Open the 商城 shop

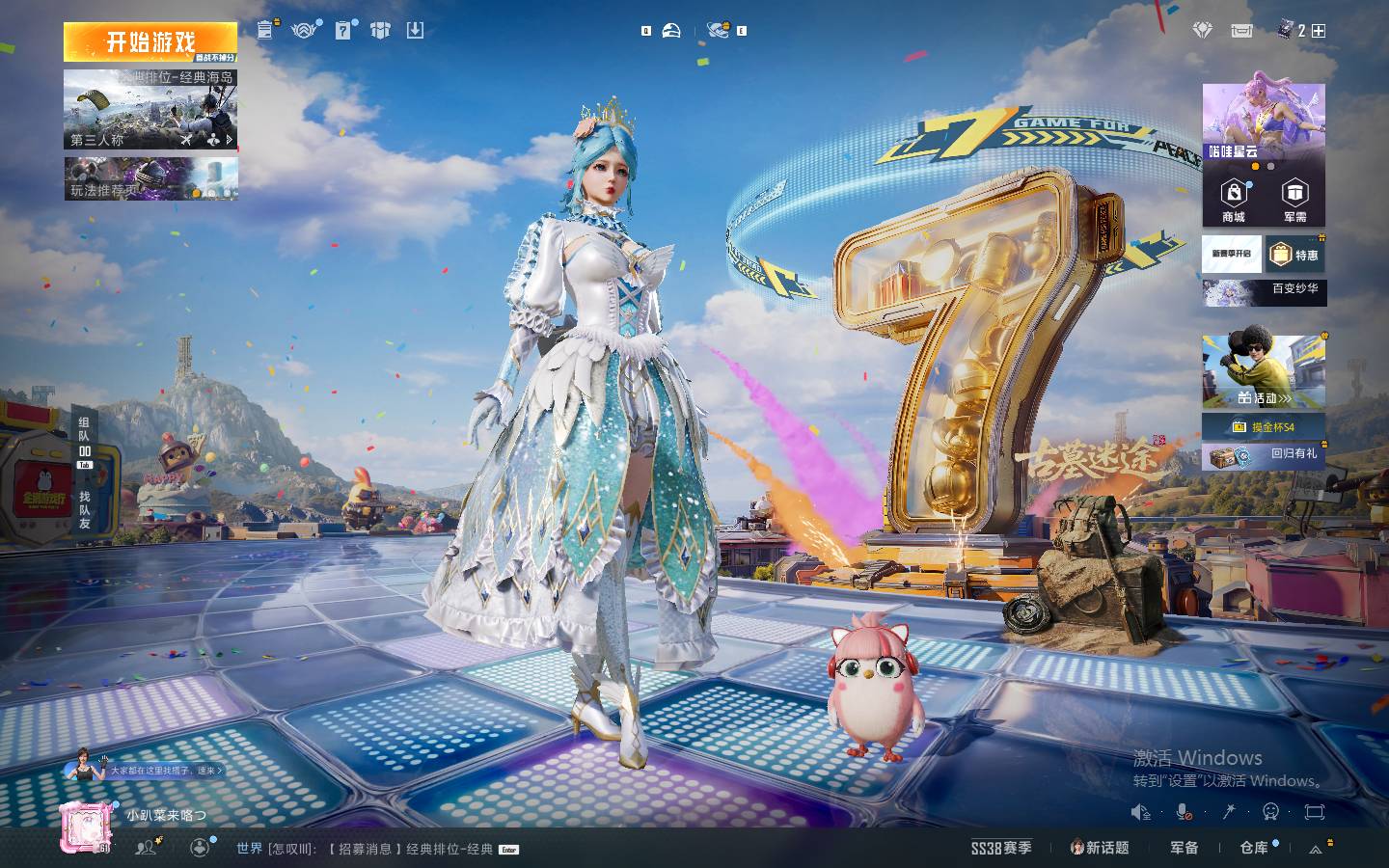point(1233,202)
